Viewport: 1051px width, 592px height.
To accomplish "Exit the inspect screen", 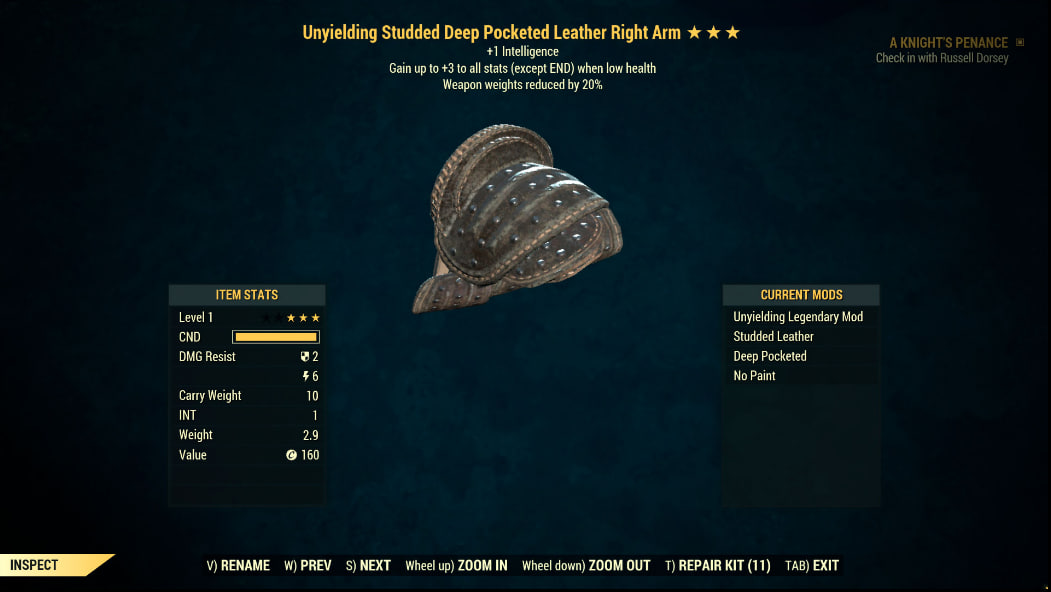I will click(812, 565).
